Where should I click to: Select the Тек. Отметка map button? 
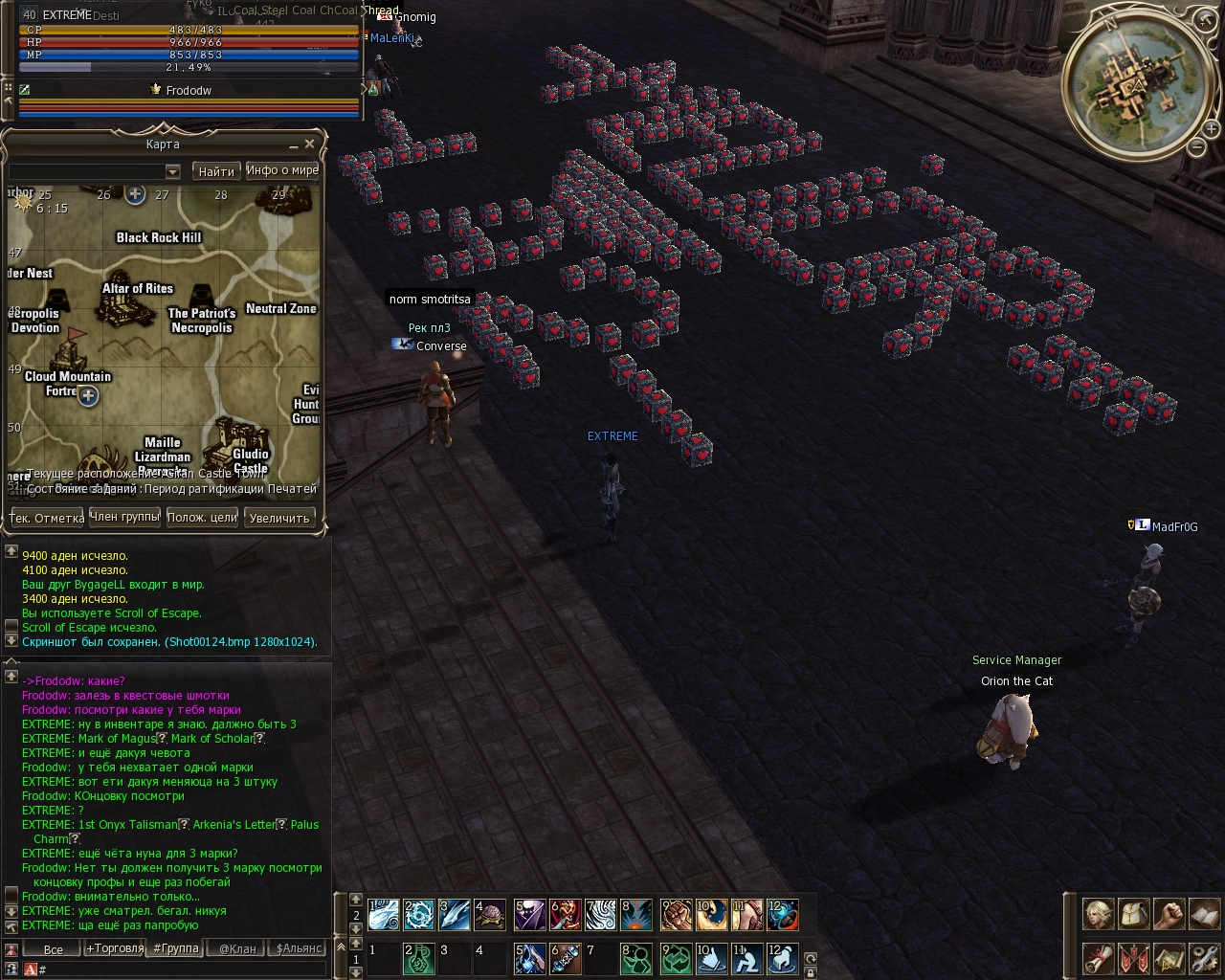coord(46,518)
